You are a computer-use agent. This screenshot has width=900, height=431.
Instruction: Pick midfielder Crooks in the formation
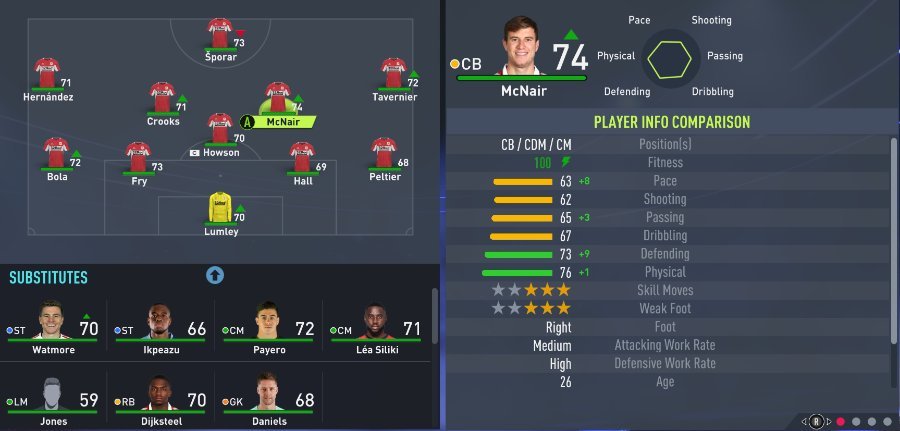tap(163, 98)
